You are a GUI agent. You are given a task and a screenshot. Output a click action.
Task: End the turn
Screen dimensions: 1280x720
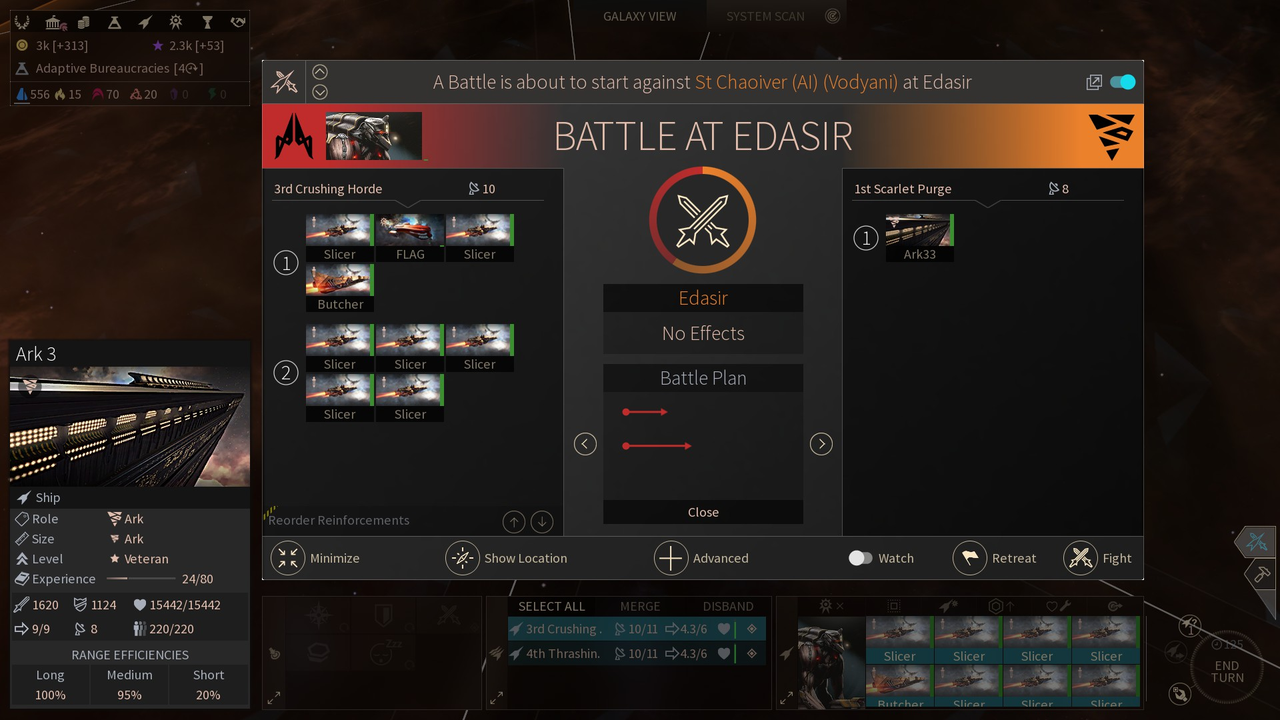coord(1227,672)
